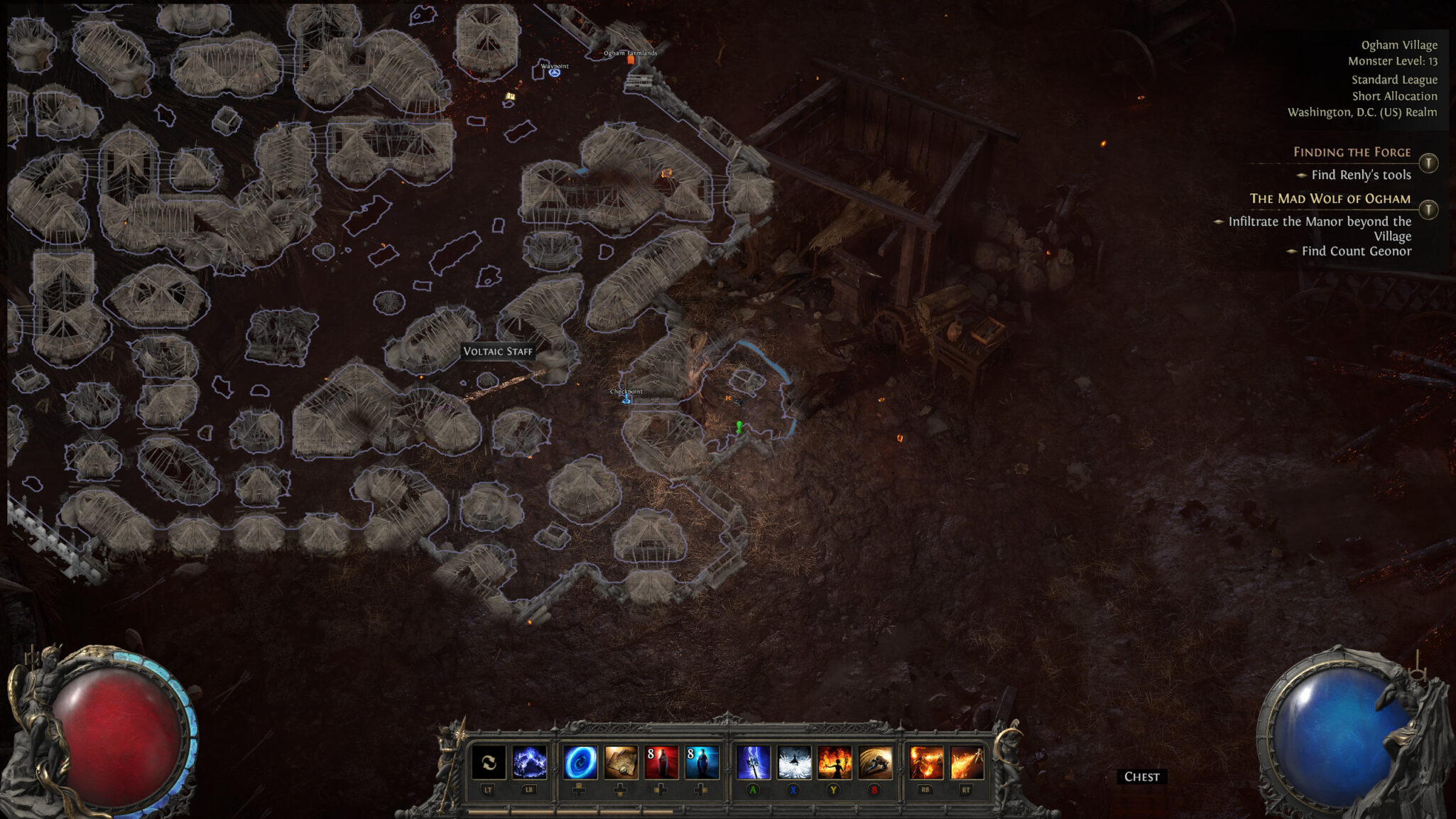Activate the white frost burst skill

794,762
